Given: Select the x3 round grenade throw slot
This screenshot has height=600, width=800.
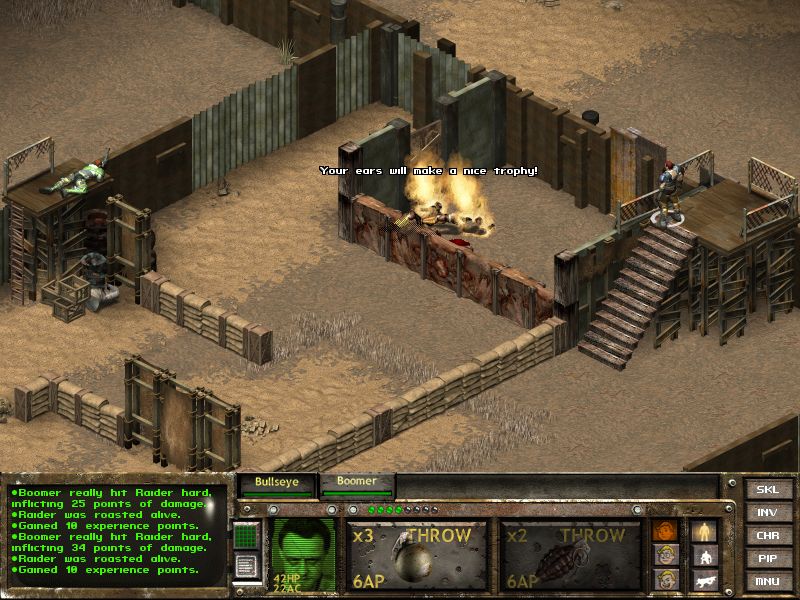Looking at the screenshot, I should 416,555.
